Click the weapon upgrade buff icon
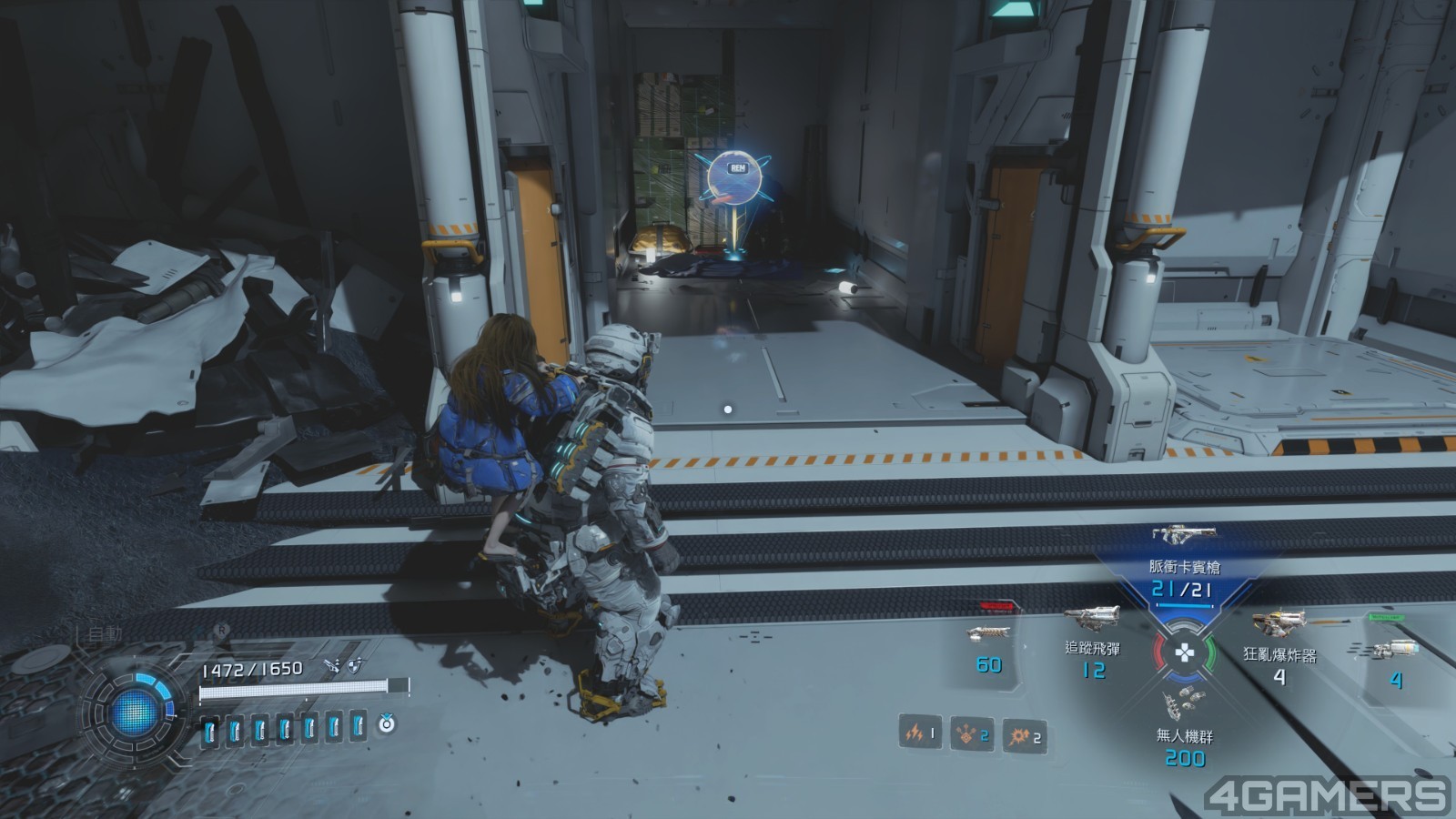Image resolution: width=1456 pixels, height=819 pixels. coord(331,667)
